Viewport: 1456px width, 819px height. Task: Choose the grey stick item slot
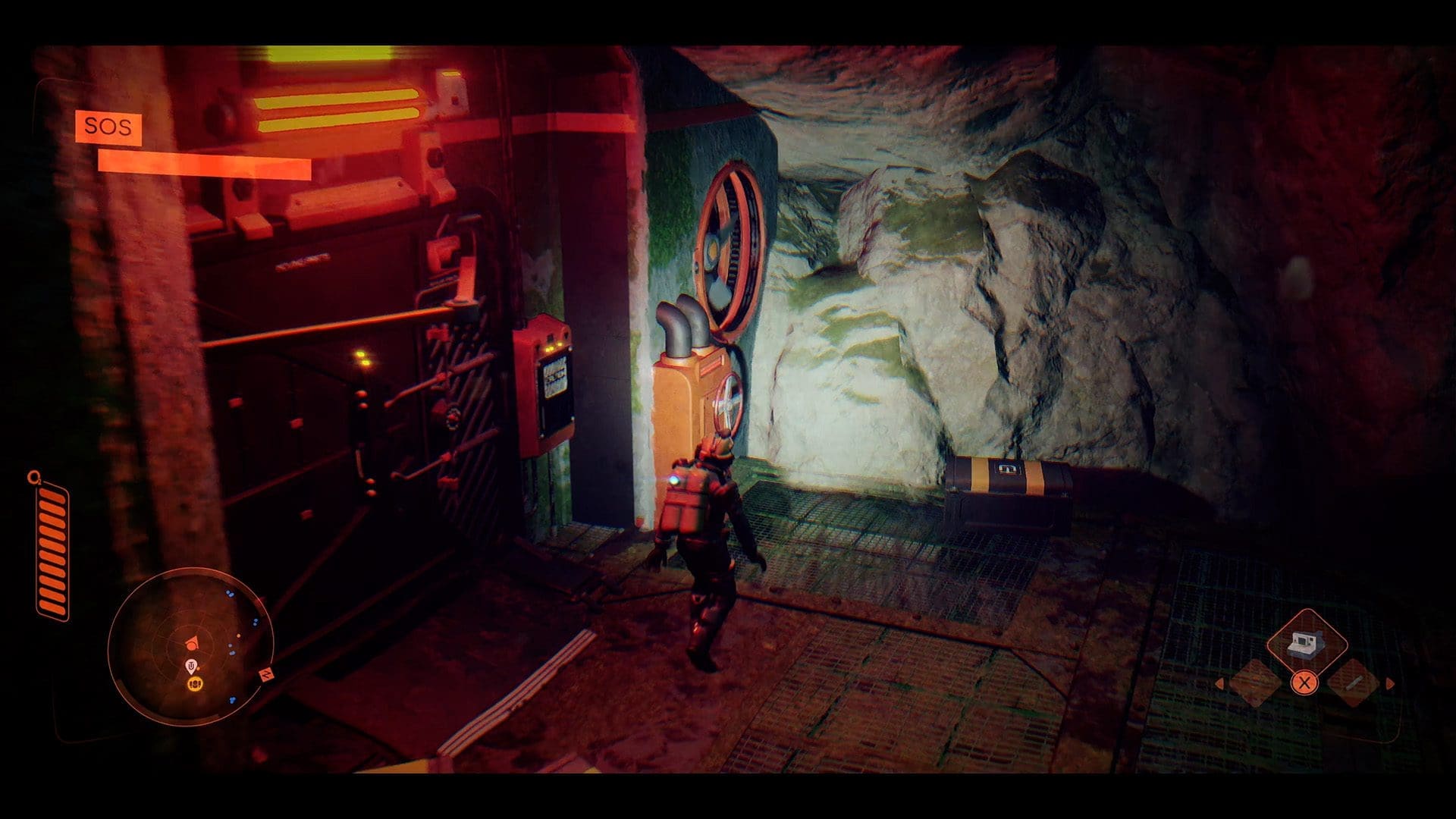pos(1354,683)
